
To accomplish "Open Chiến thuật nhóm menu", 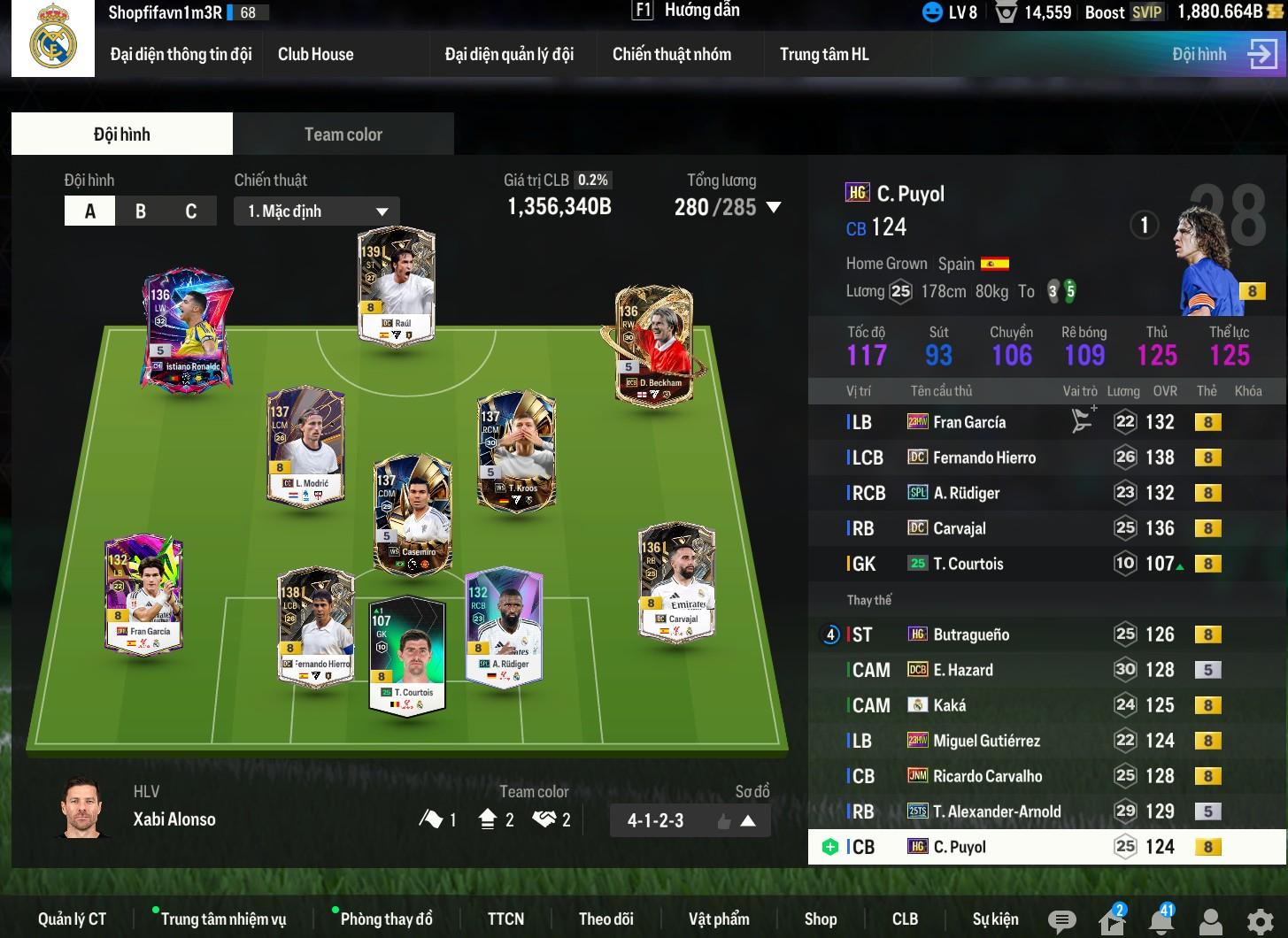I will (672, 54).
